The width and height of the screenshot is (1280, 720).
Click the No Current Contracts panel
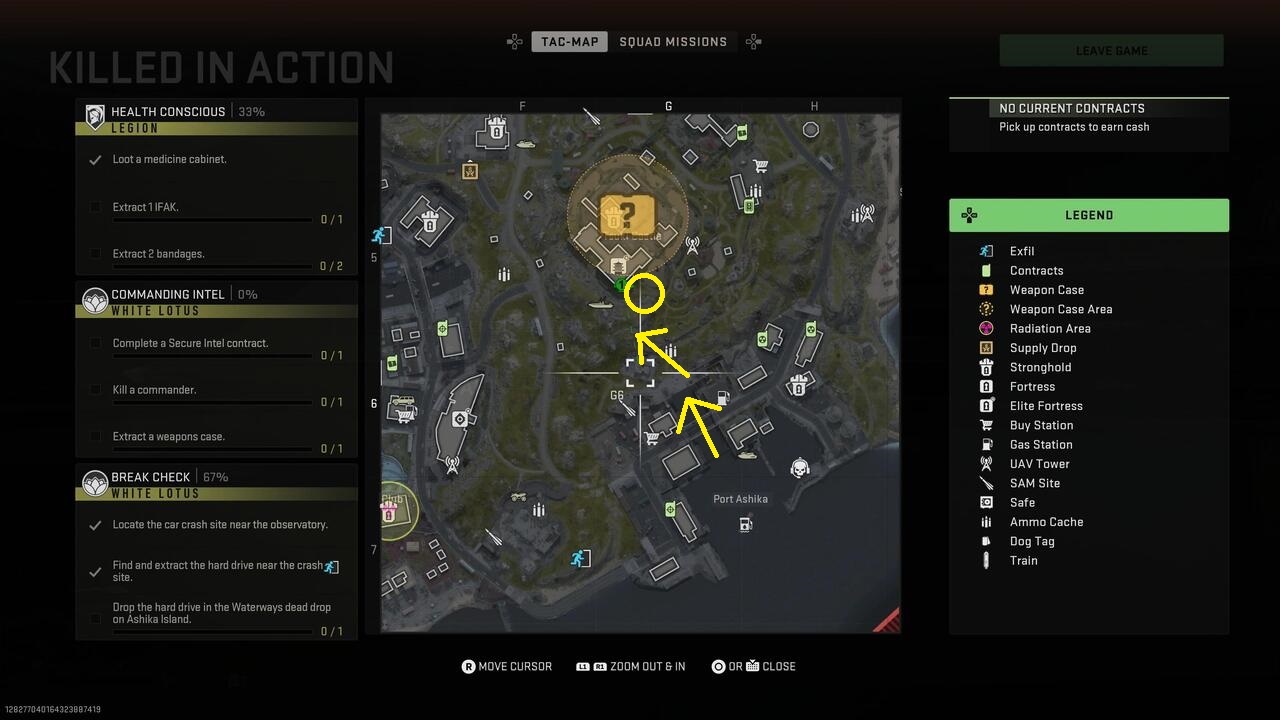point(1089,117)
